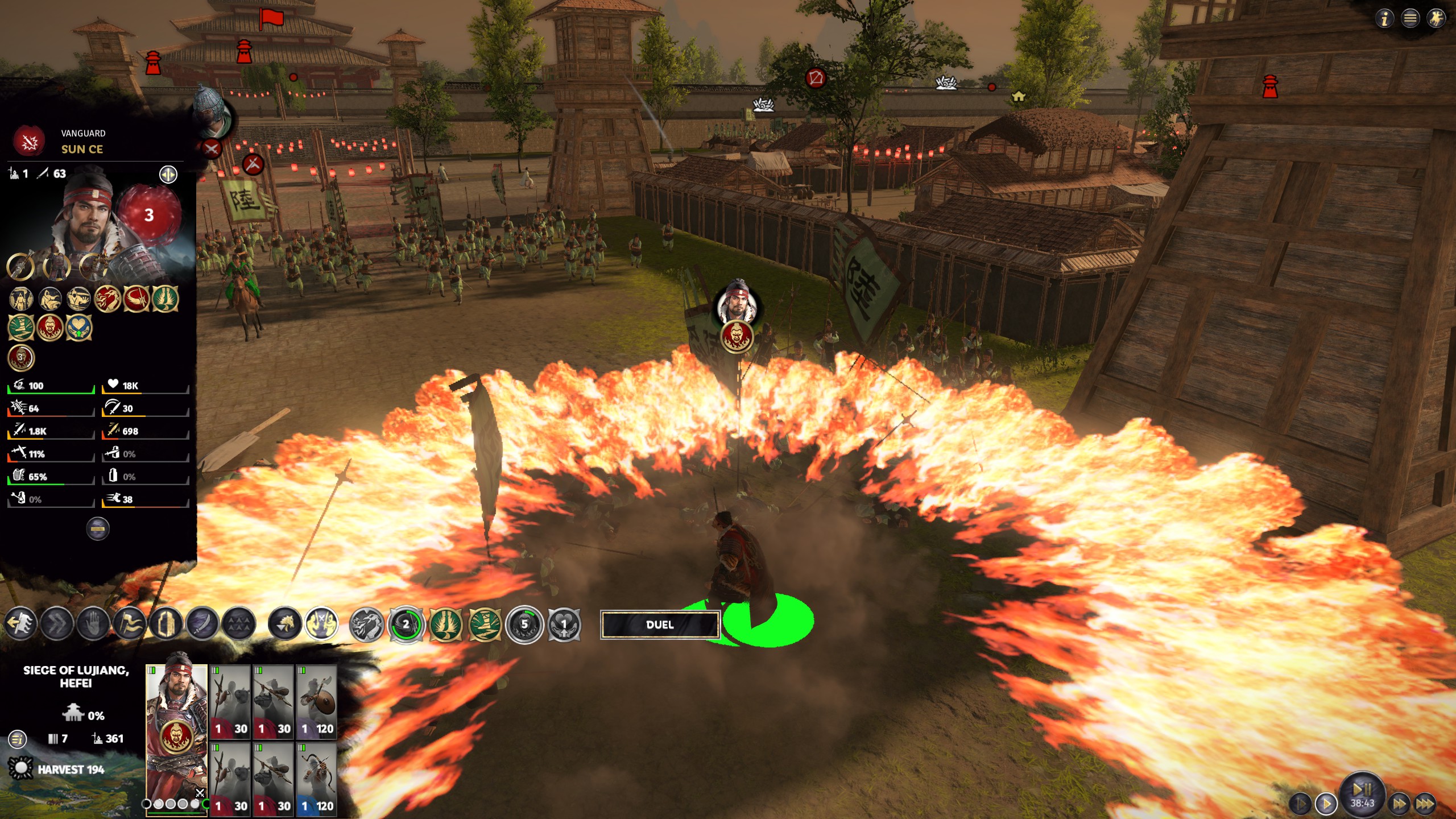Set battle speed to double fast-forward
Image resolution: width=1456 pixels, height=819 pixels.
(1400, 804)
